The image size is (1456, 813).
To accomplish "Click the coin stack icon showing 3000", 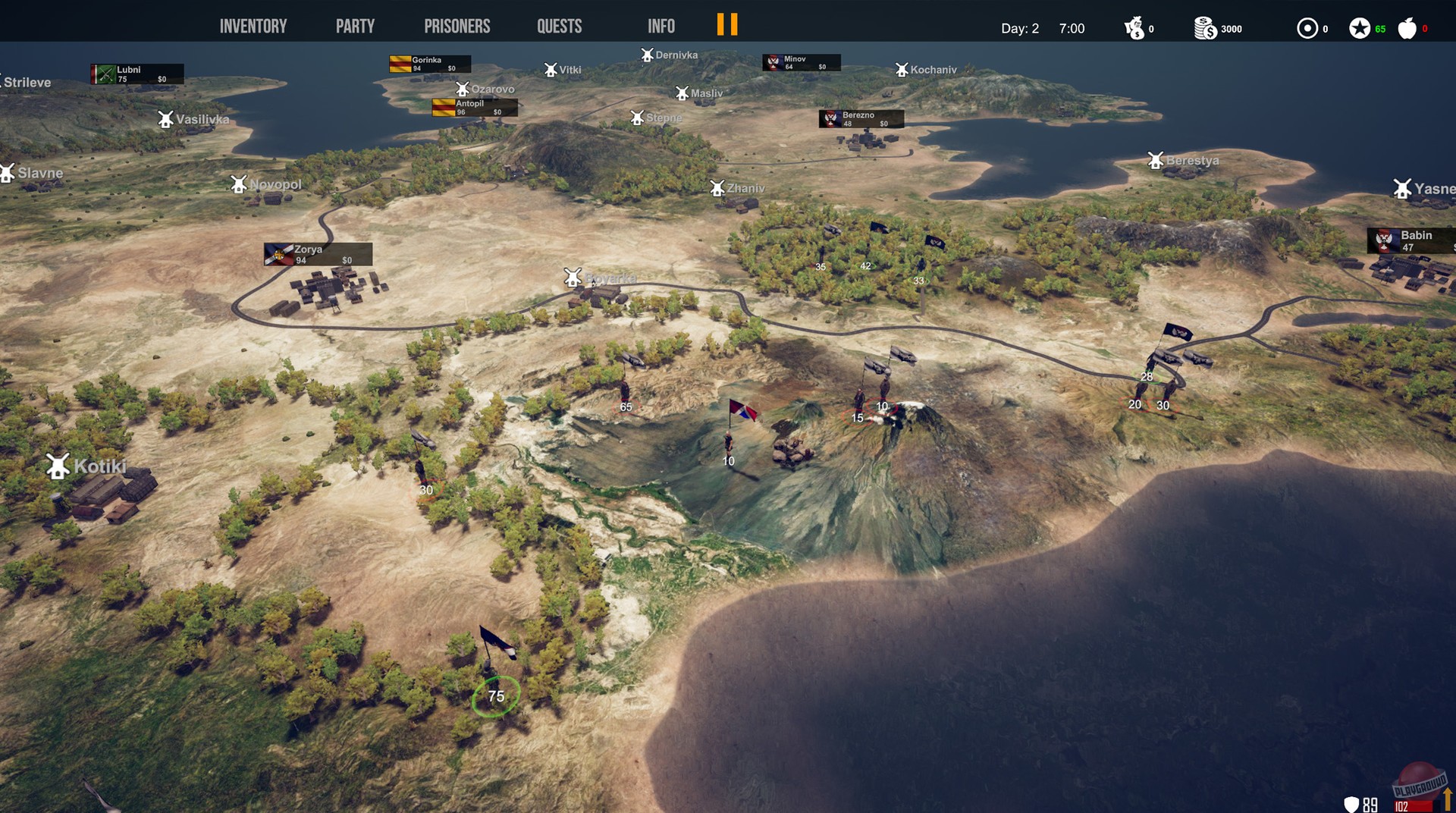I will (x=1205, y=28).
